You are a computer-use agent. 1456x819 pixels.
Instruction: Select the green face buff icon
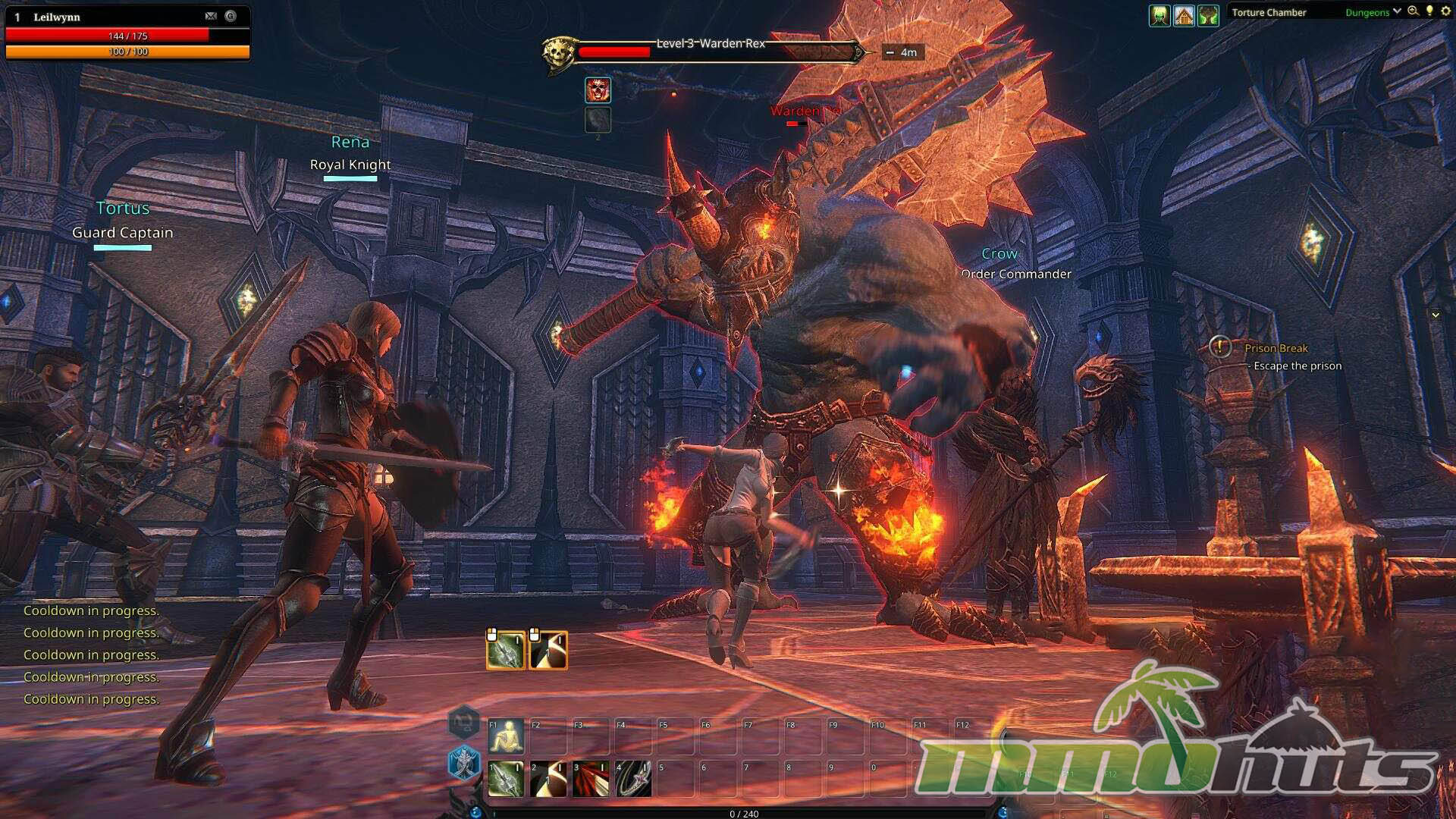(x=1159, y=14)
